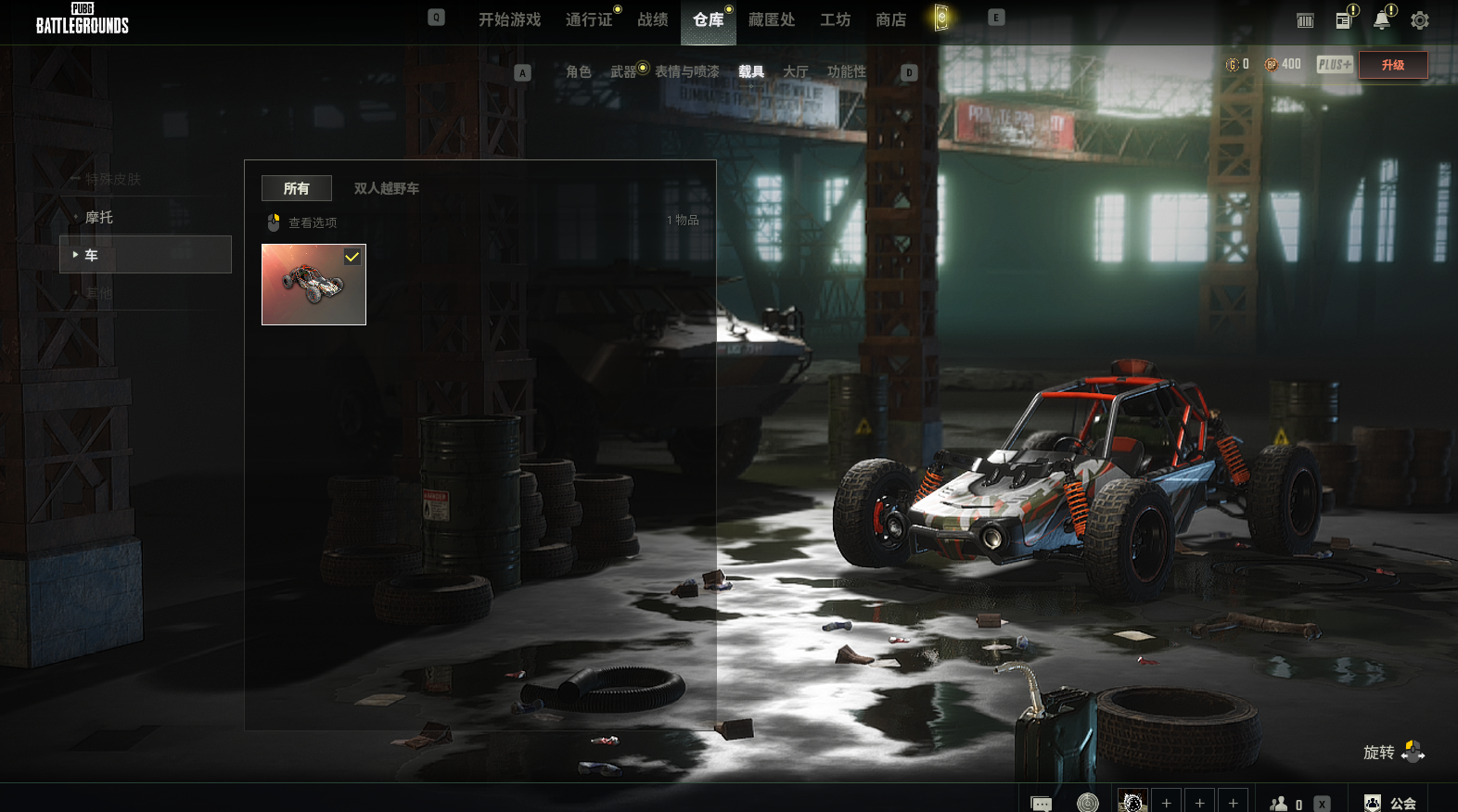Image resolution: width=1458 pixels, height=812 pixels.
Task: Open the 功能性 utility sub-tab
Action: coord(846,71)
